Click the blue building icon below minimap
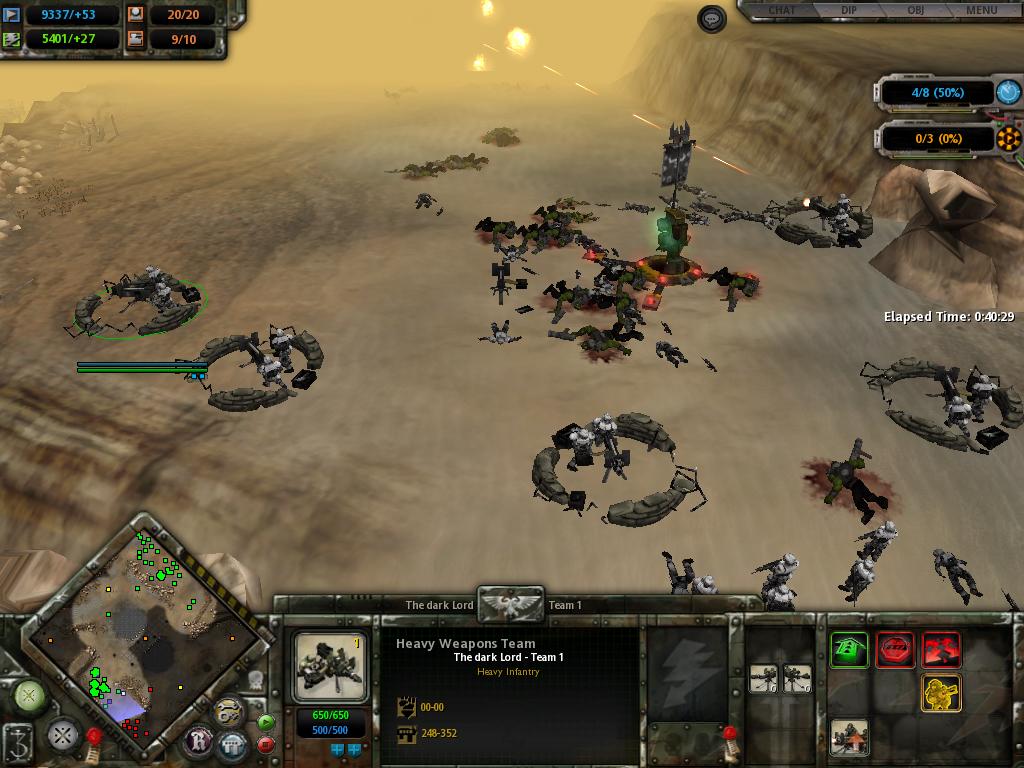The height and width of the screenshot is (768, 1024). [233, 745]
